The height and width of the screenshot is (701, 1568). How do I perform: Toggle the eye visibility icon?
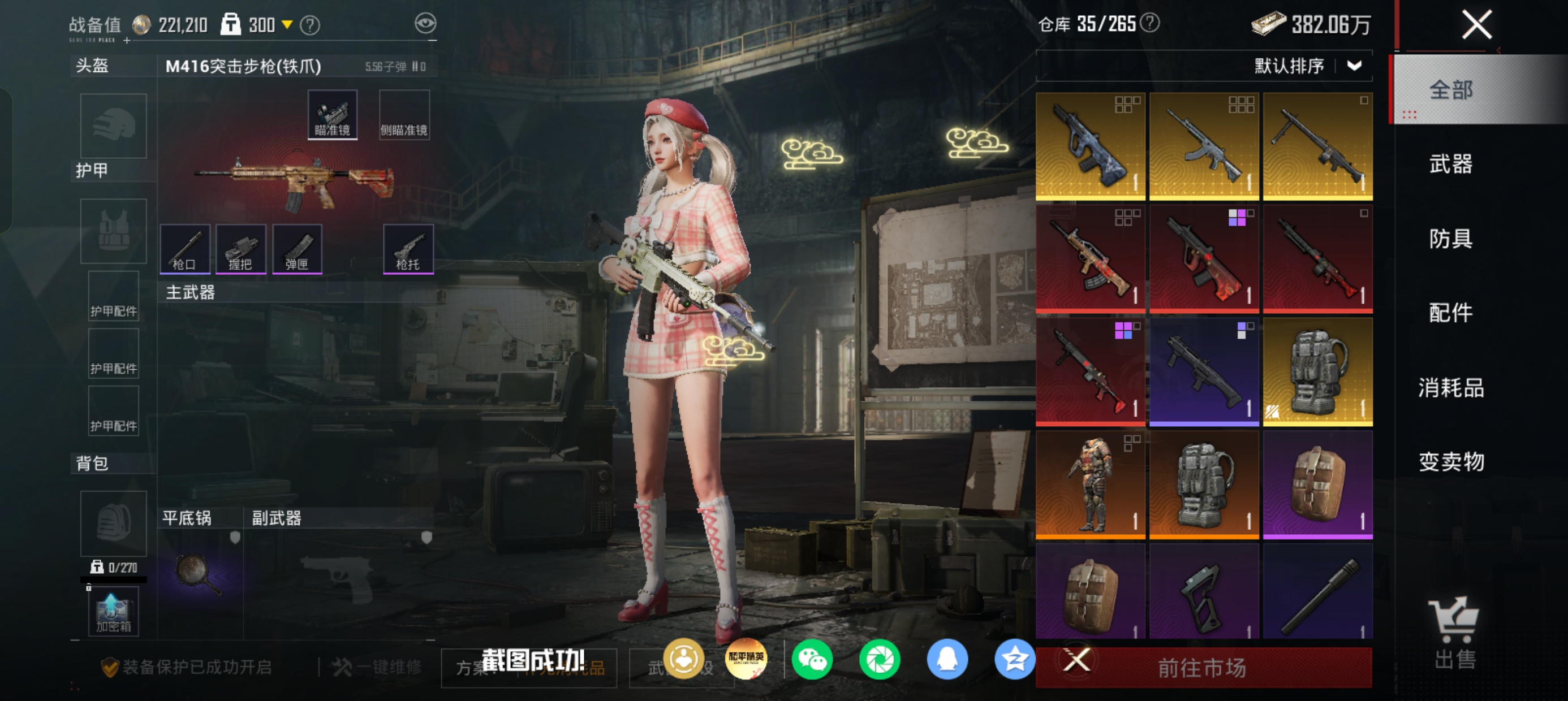[x=425, y=24]
